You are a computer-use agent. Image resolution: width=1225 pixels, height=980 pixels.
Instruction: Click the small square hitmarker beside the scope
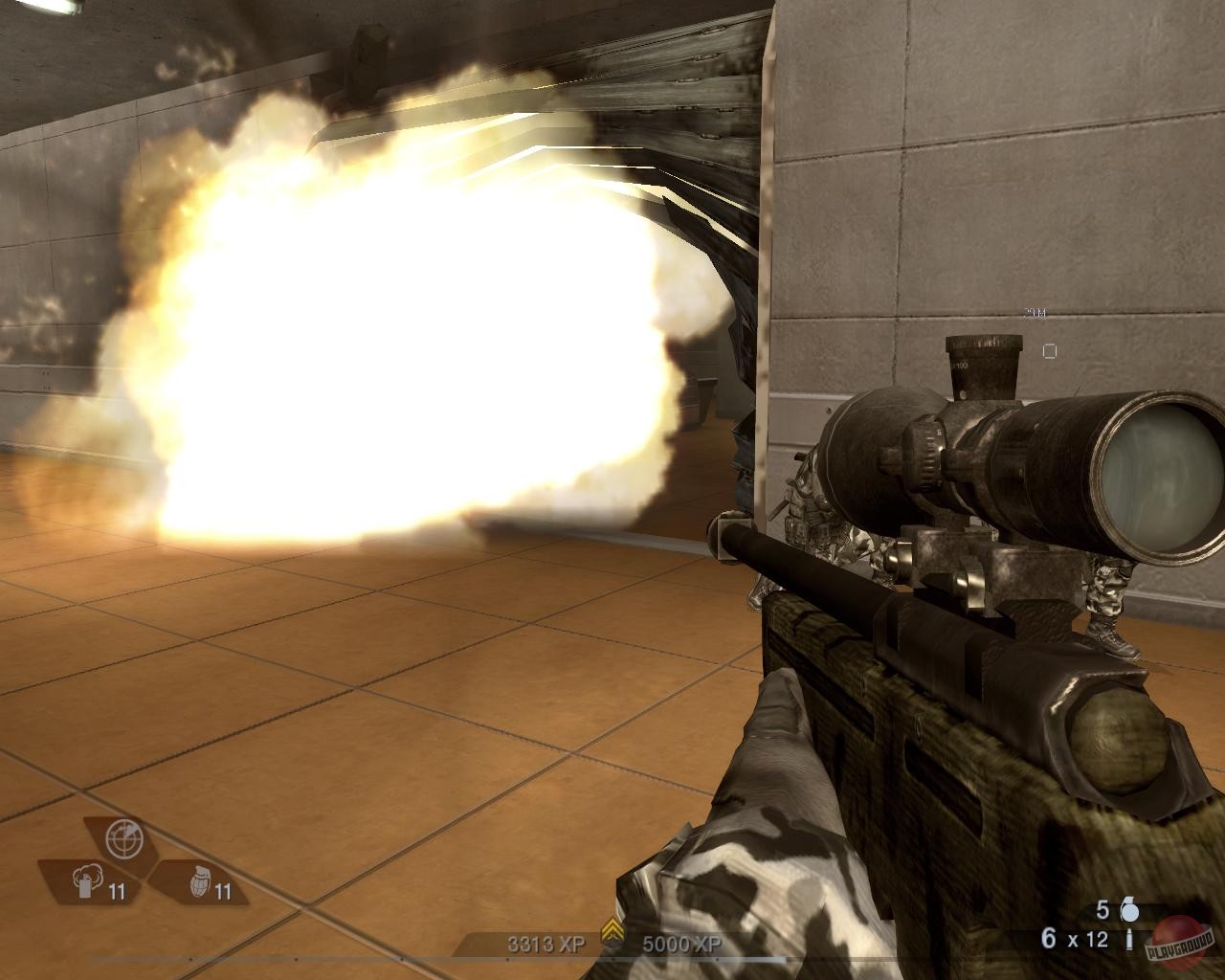coord(1050,350)
